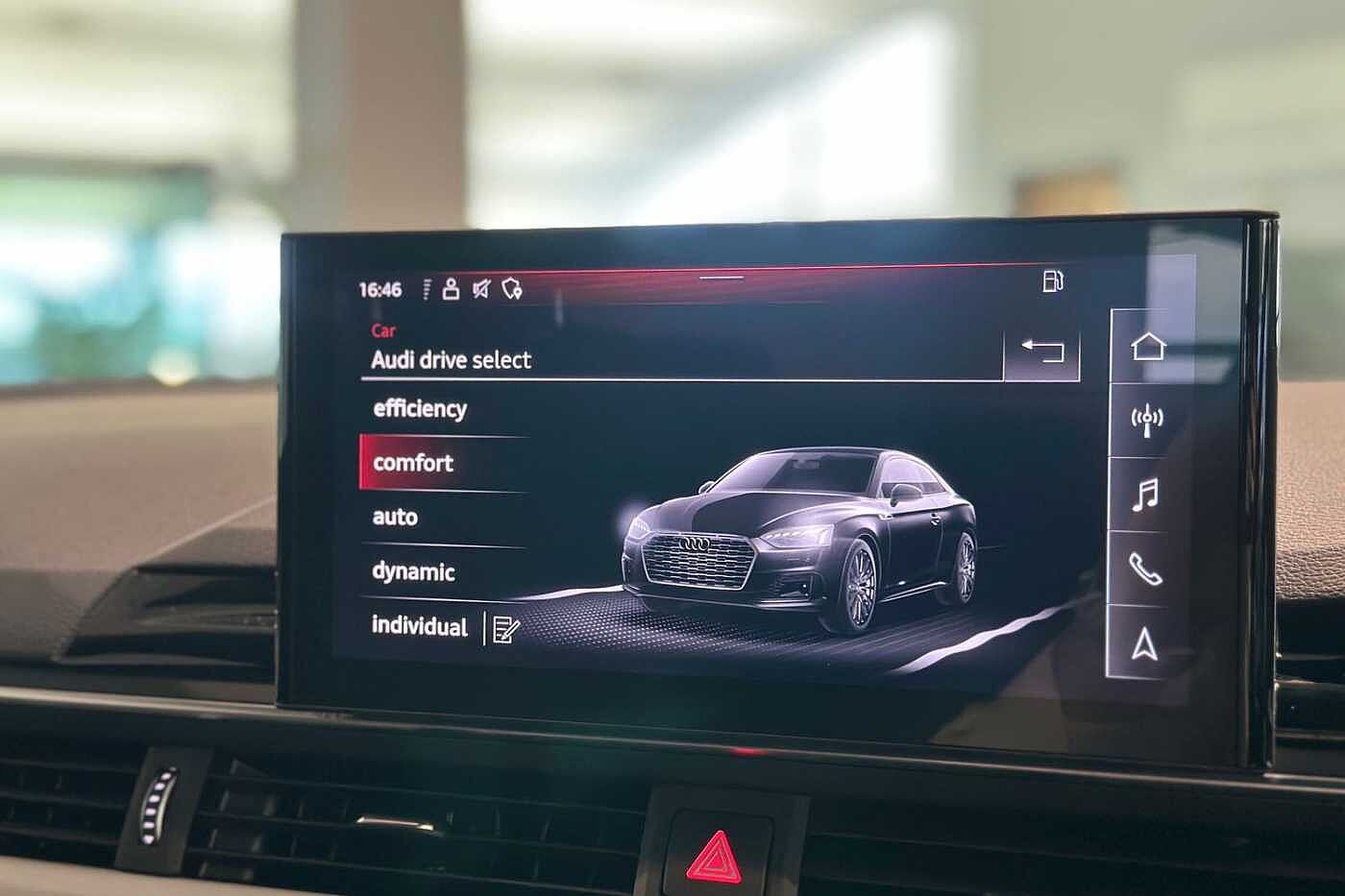Open the navigation arrow menu
The image size is (1345, 896).
point(1142,644)
